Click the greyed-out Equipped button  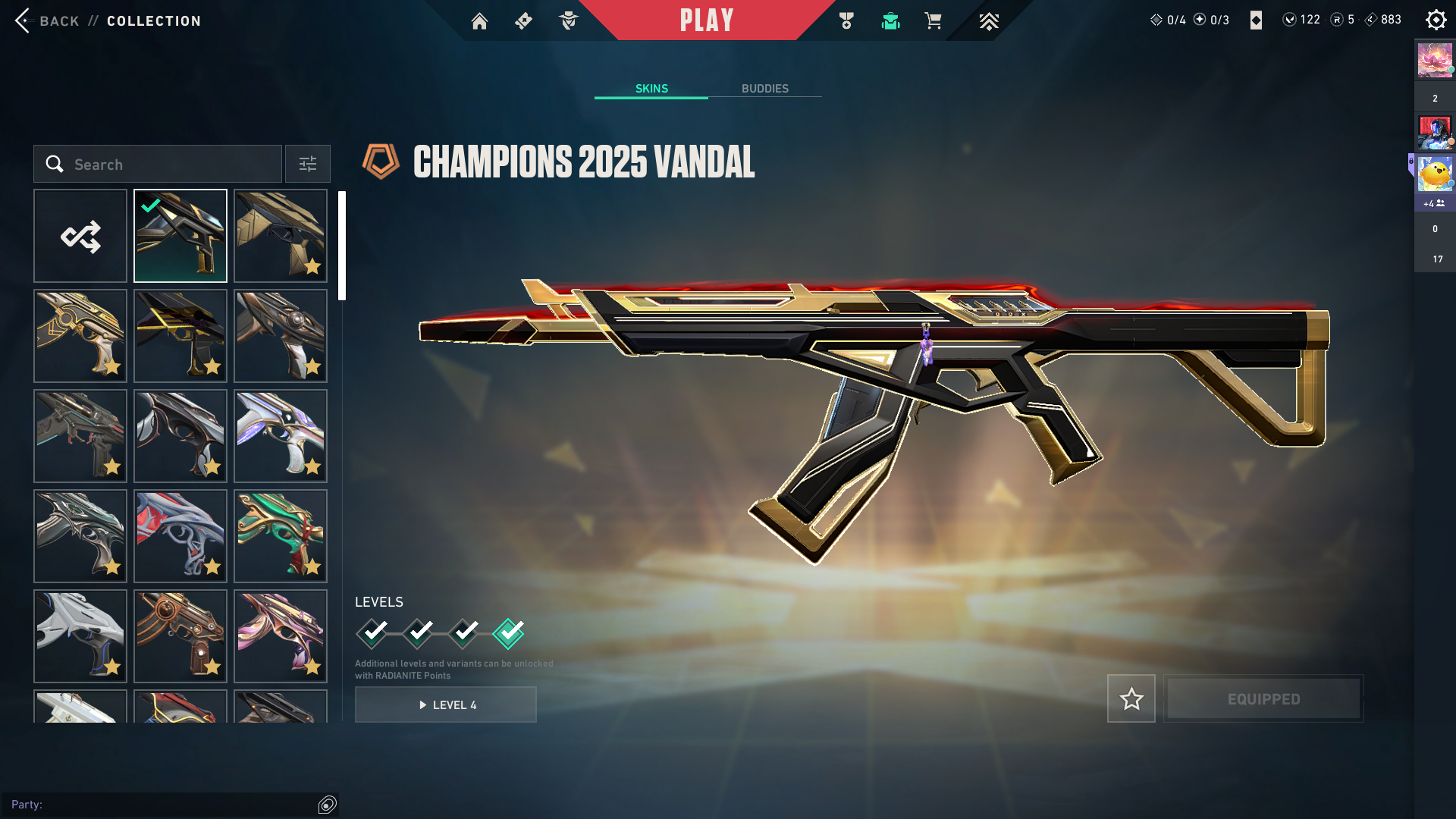pos(1263,699)
